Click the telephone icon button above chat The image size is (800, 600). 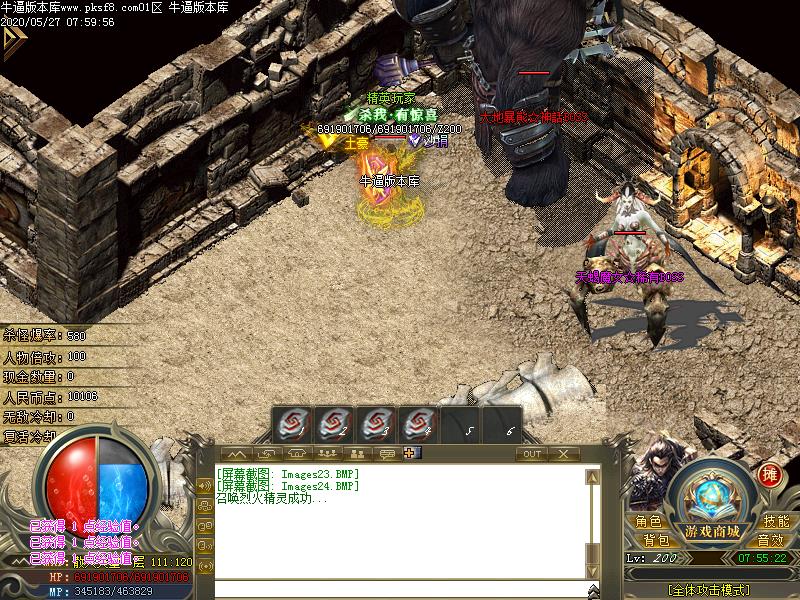tap(297, 454)
